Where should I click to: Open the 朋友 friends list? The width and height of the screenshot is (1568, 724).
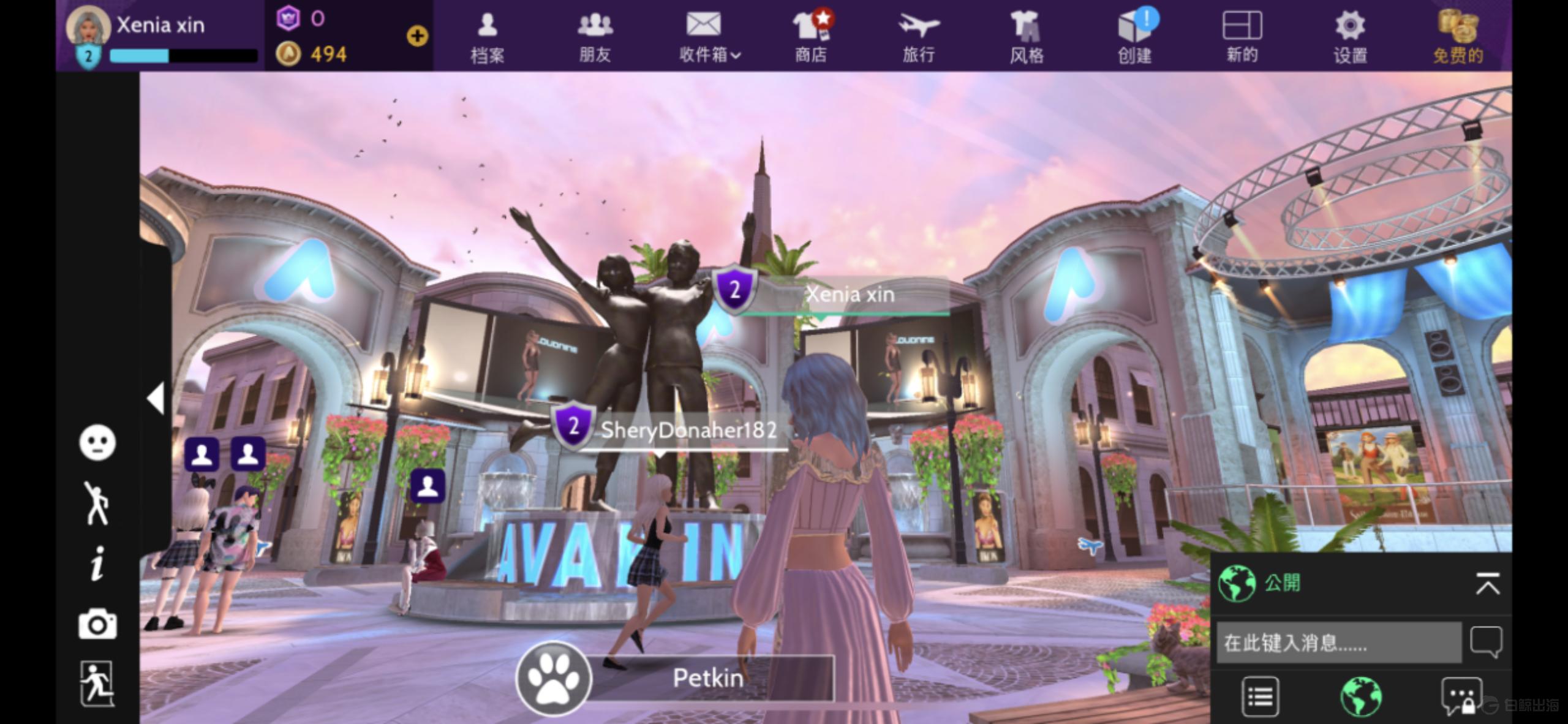pos(595,37)
